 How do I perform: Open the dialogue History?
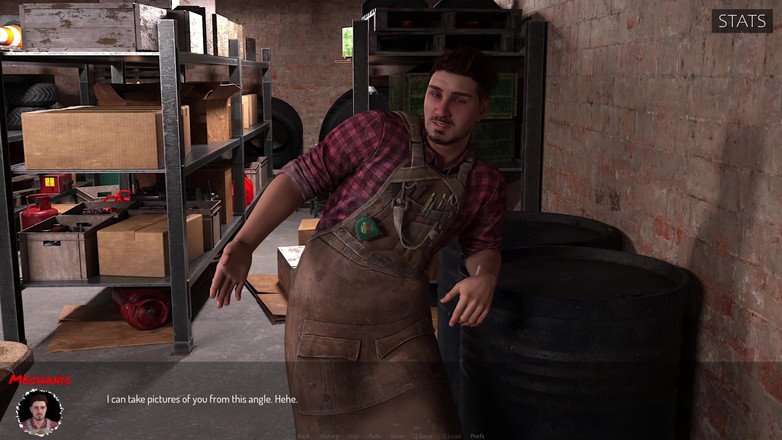coord(329,436)
